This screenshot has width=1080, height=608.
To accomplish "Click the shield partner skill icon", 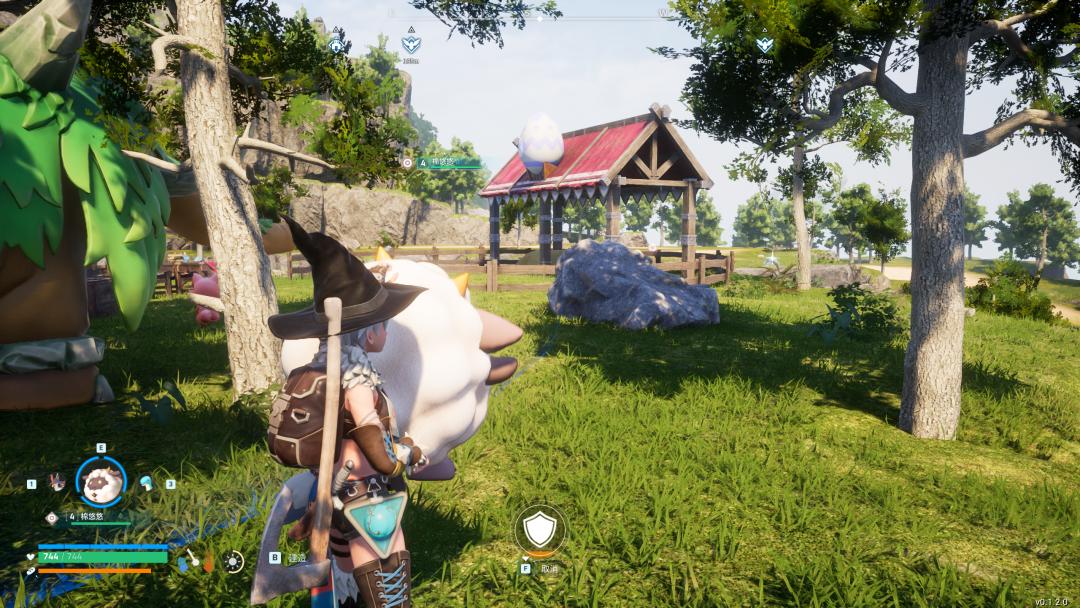I will point(540,529).
